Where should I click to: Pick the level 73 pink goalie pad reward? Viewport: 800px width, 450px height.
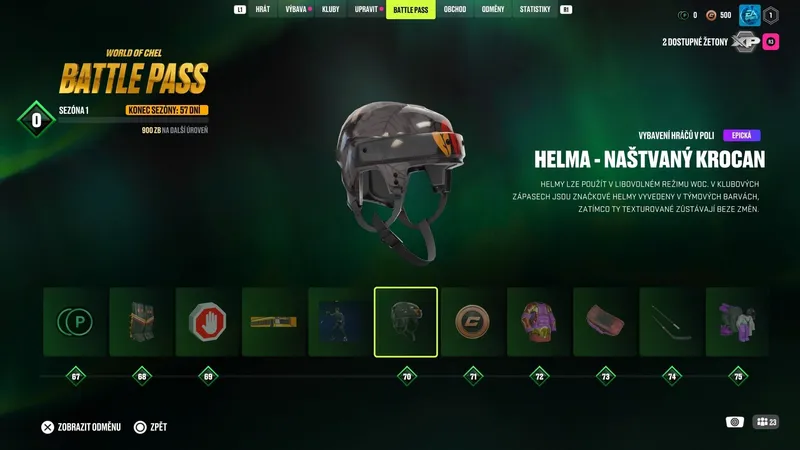605,322
